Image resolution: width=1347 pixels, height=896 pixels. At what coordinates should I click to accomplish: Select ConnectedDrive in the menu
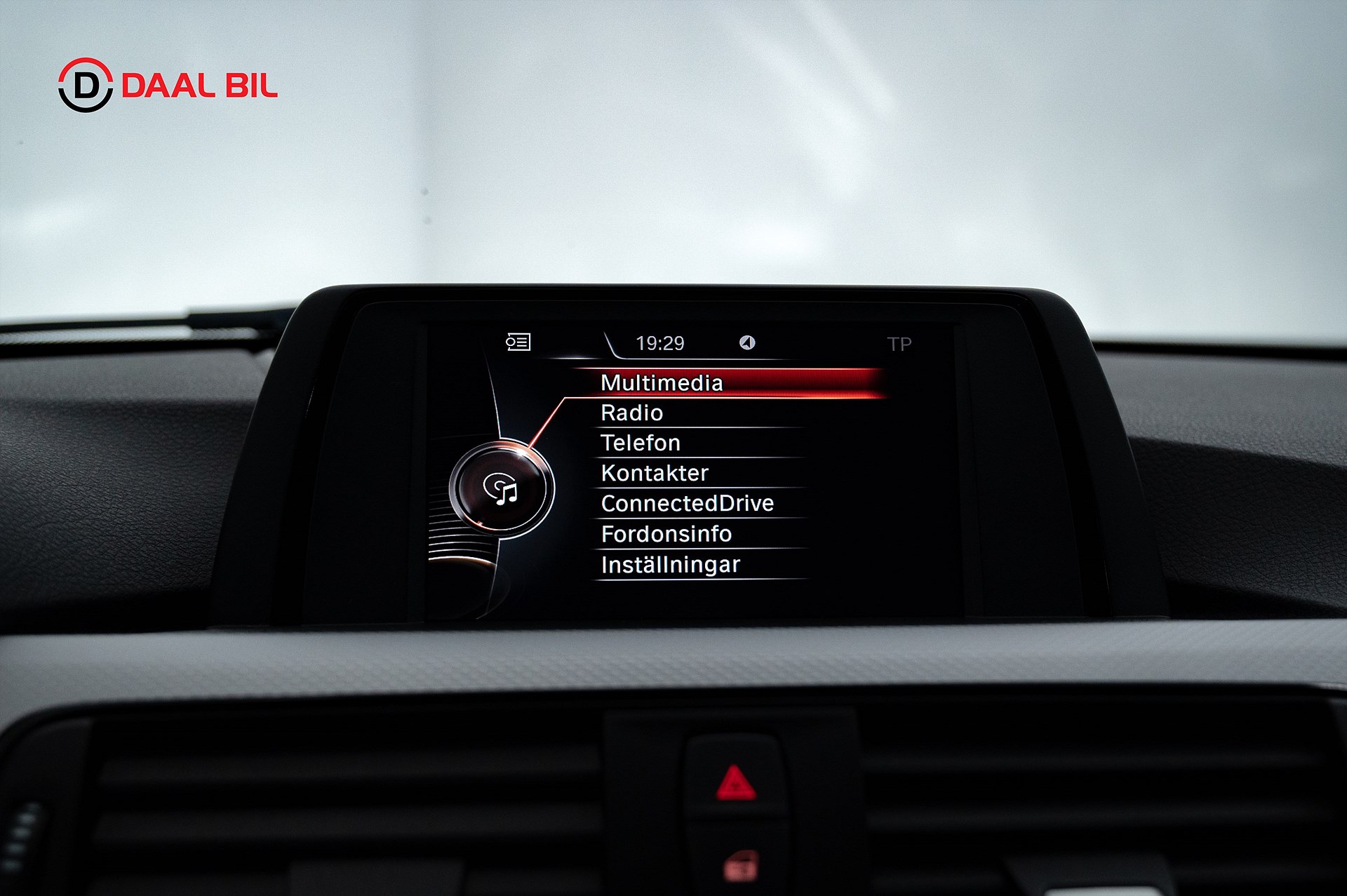687,503
